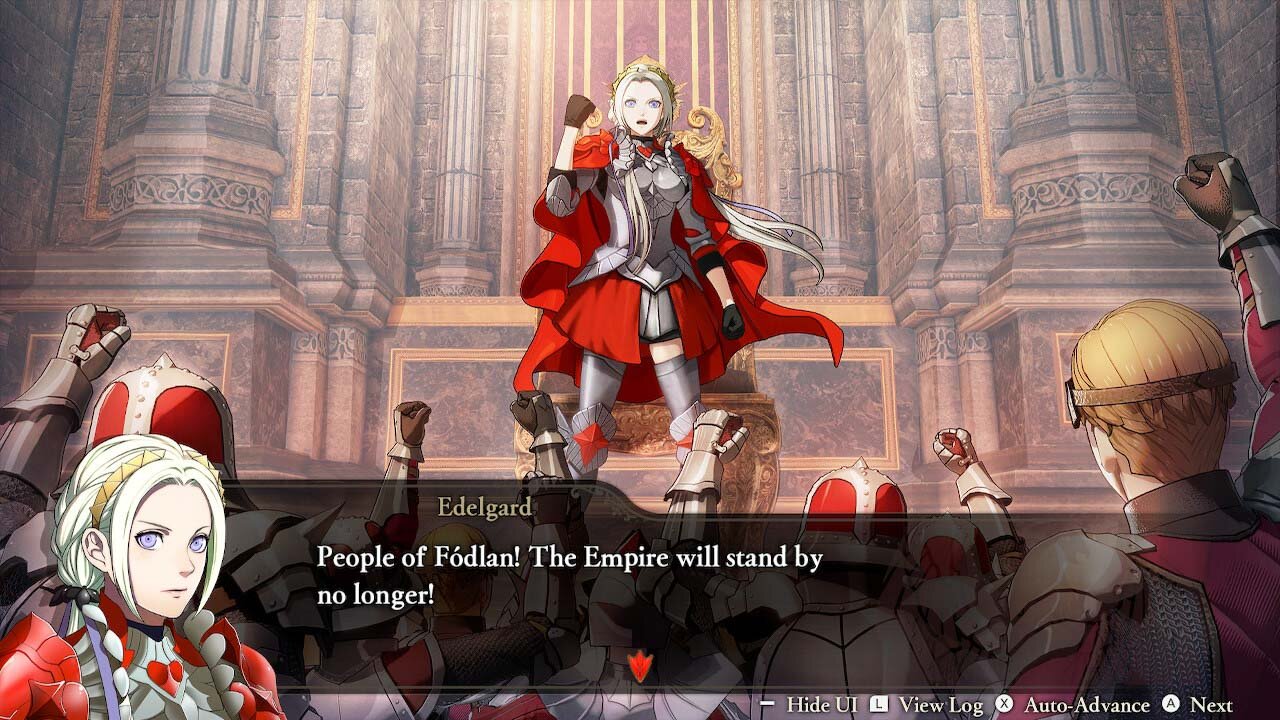The image size is (1280, 720).
Task: Click the Hide UI label in the corner
Action: click(822, 702)
